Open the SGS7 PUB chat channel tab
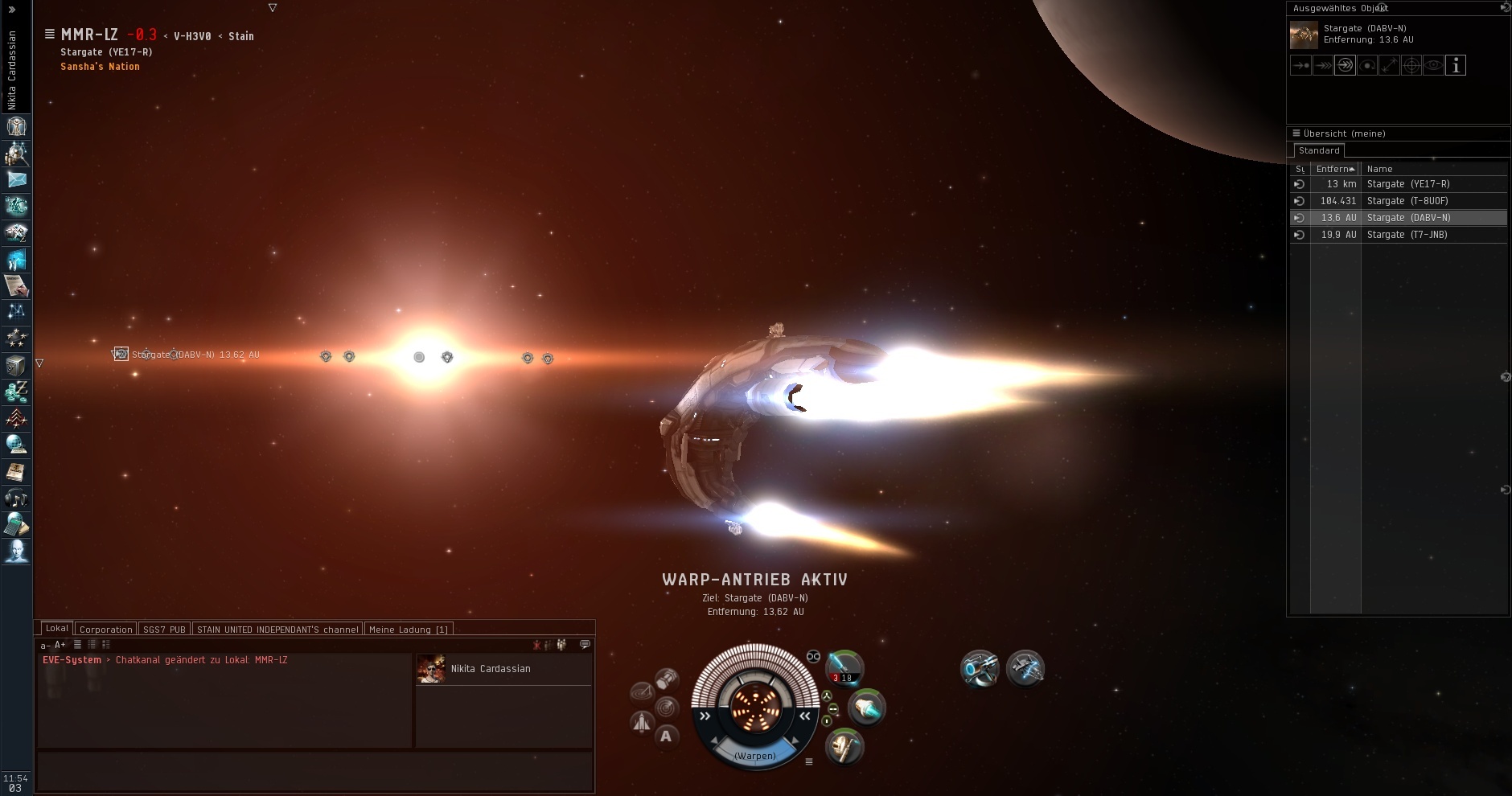This screenshot has width=1512, height=796. (164, 630)
